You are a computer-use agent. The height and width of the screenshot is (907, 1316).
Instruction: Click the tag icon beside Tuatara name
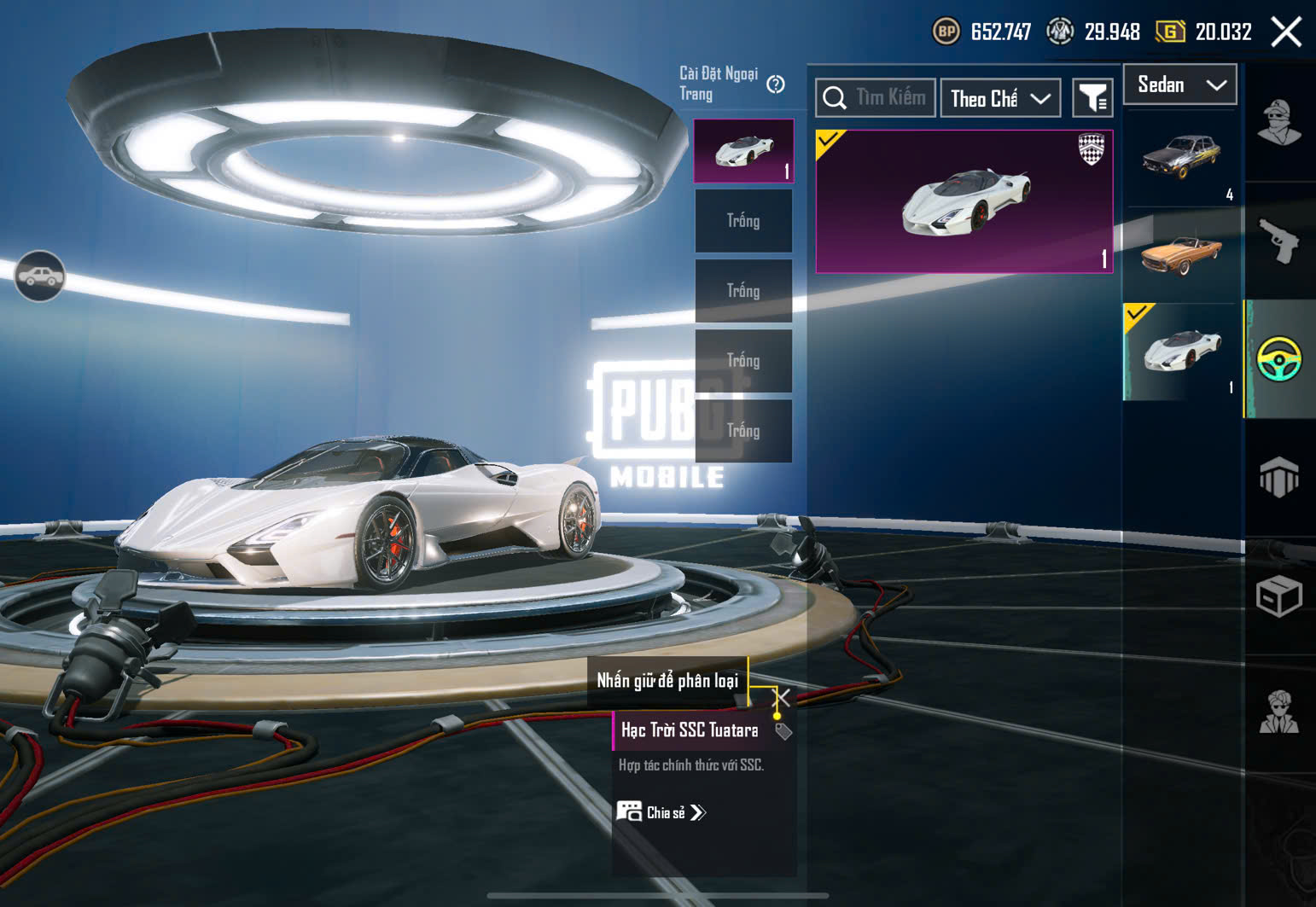click(783, 731)
